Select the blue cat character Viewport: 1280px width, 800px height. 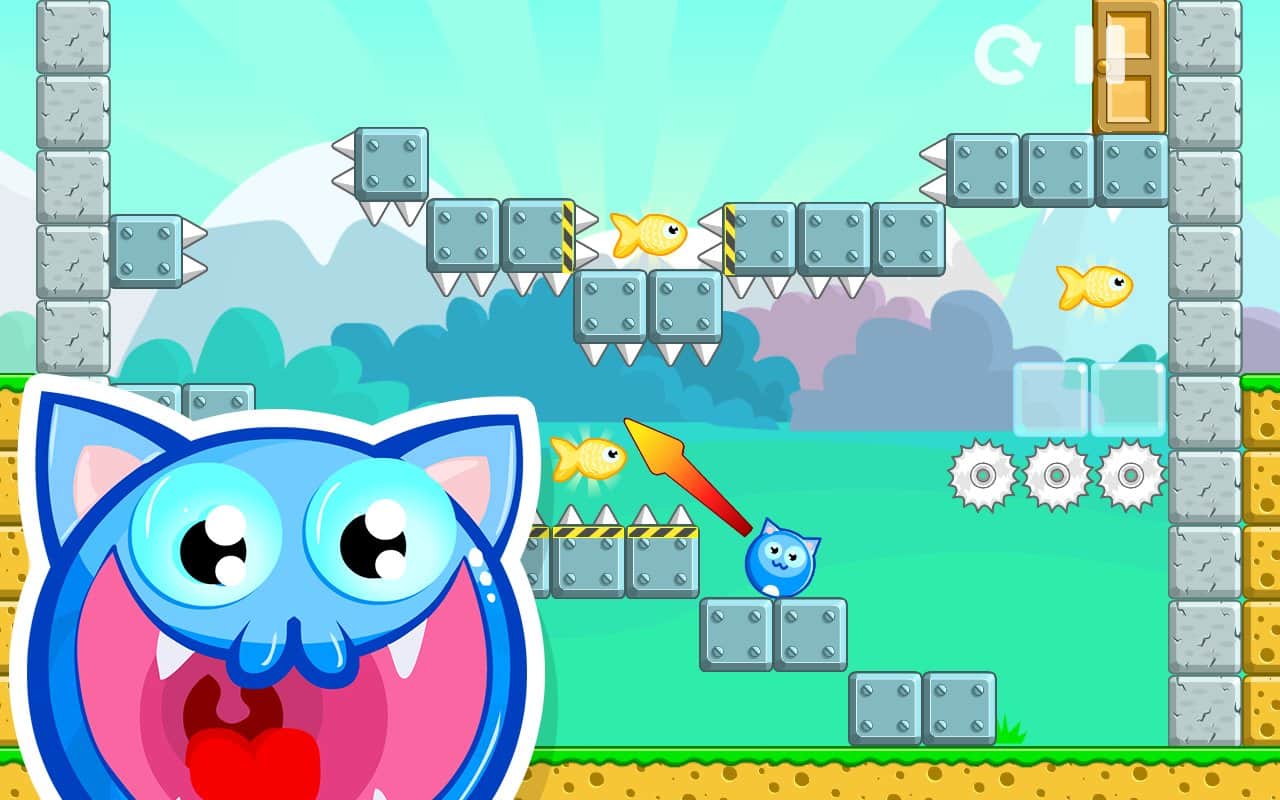tap(780, 560)
